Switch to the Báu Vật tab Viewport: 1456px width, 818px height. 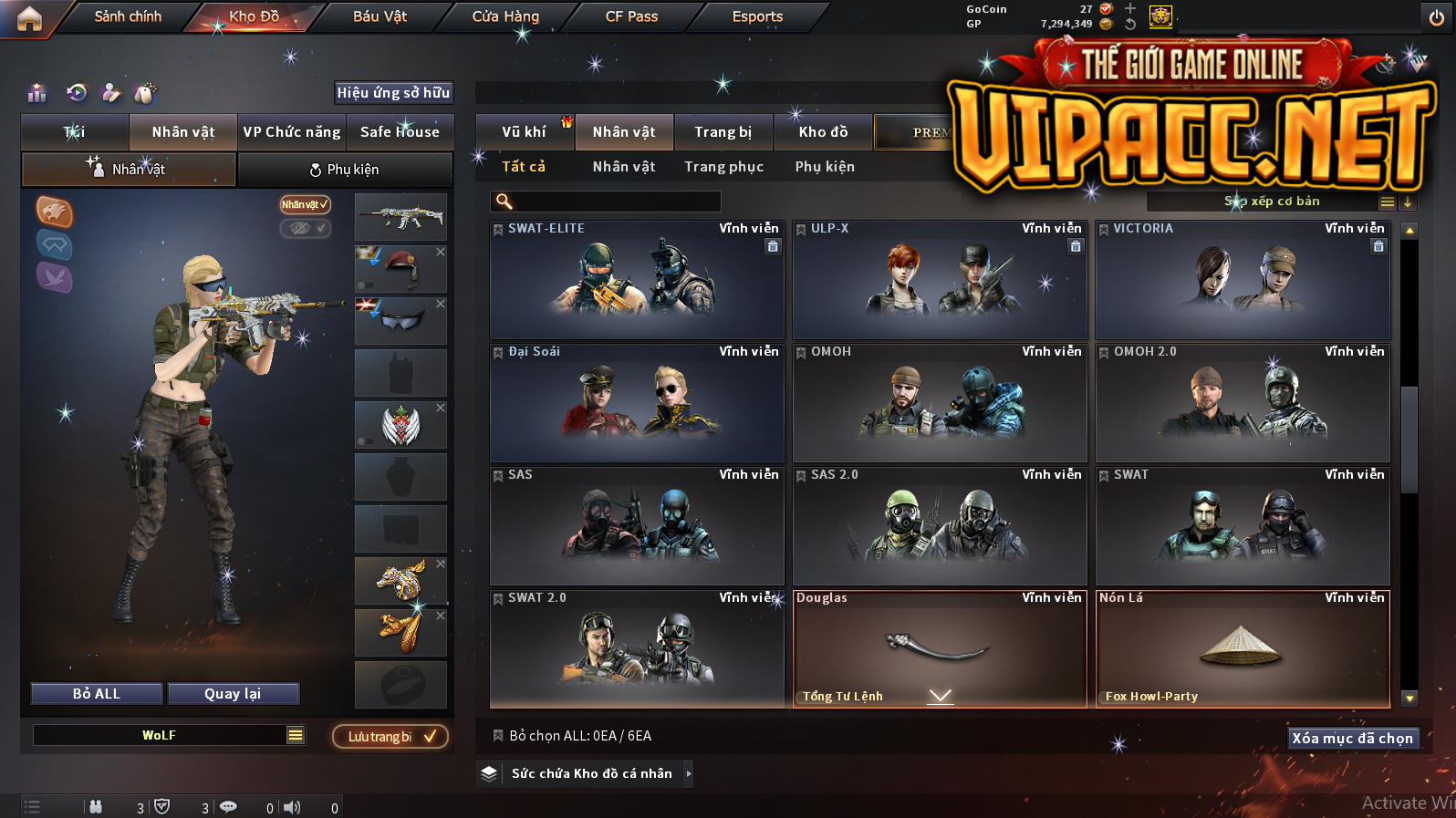pyautogui.click(x=380, y=16)
